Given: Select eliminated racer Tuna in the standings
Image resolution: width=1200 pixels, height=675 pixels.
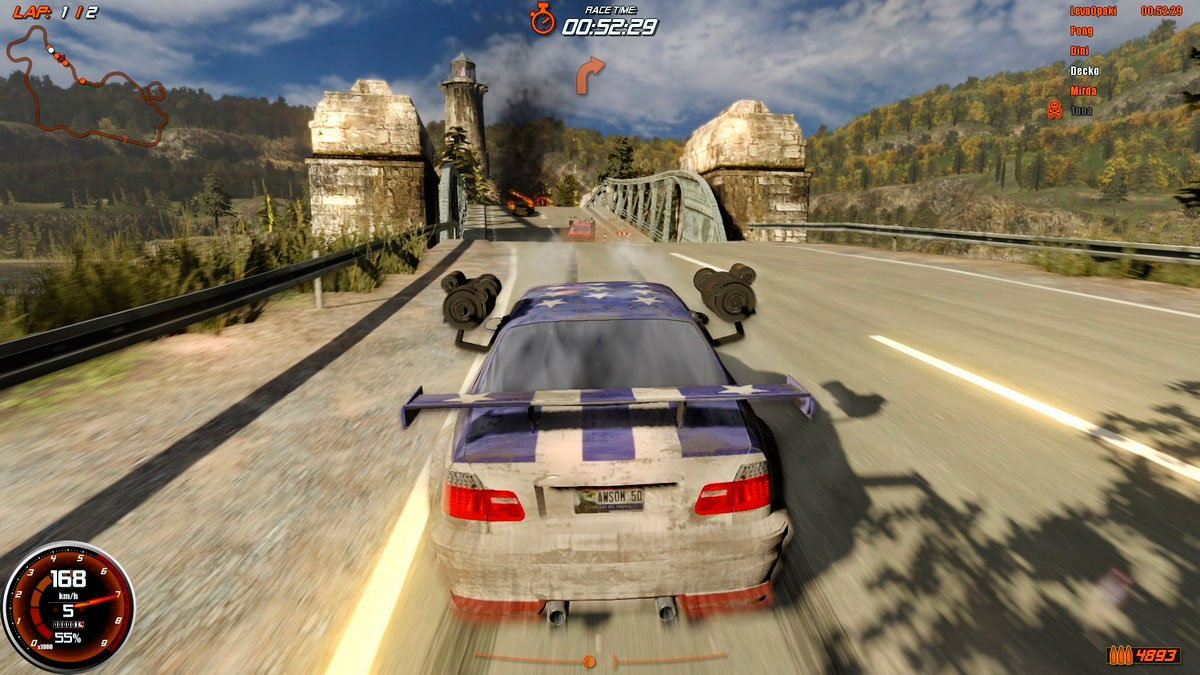Looking at the screenshot, I should pos(1081,111).
